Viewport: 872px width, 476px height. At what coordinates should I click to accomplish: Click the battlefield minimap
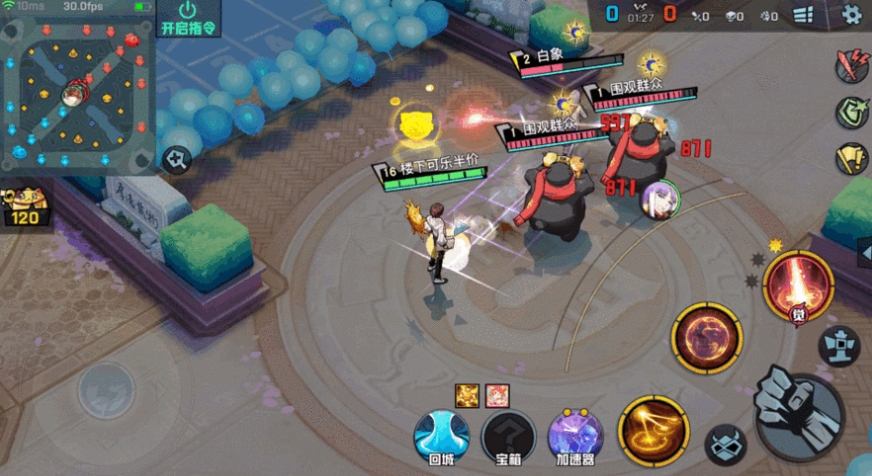point(76,88)
